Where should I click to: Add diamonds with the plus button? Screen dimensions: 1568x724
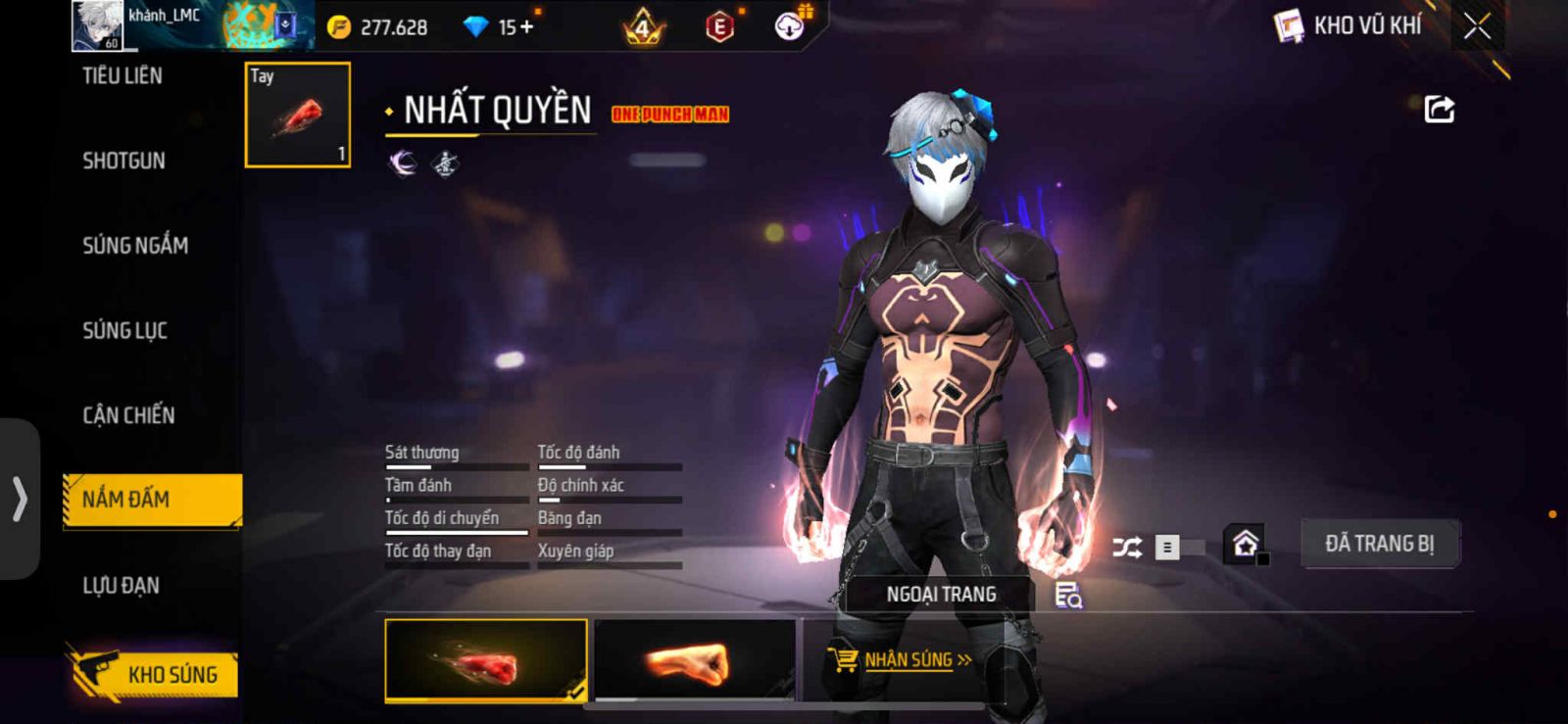[527, 26]
